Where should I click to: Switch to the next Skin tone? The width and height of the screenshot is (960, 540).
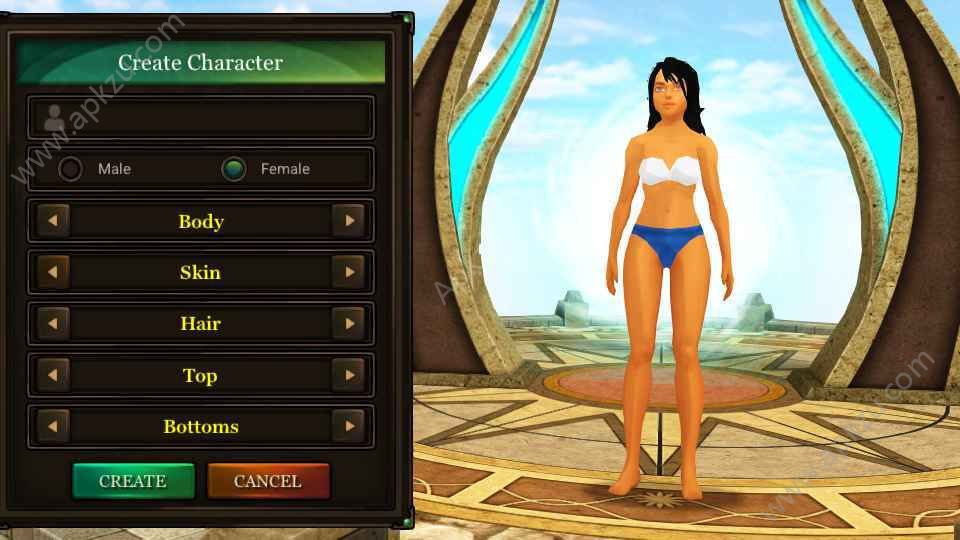pos(348,272)
